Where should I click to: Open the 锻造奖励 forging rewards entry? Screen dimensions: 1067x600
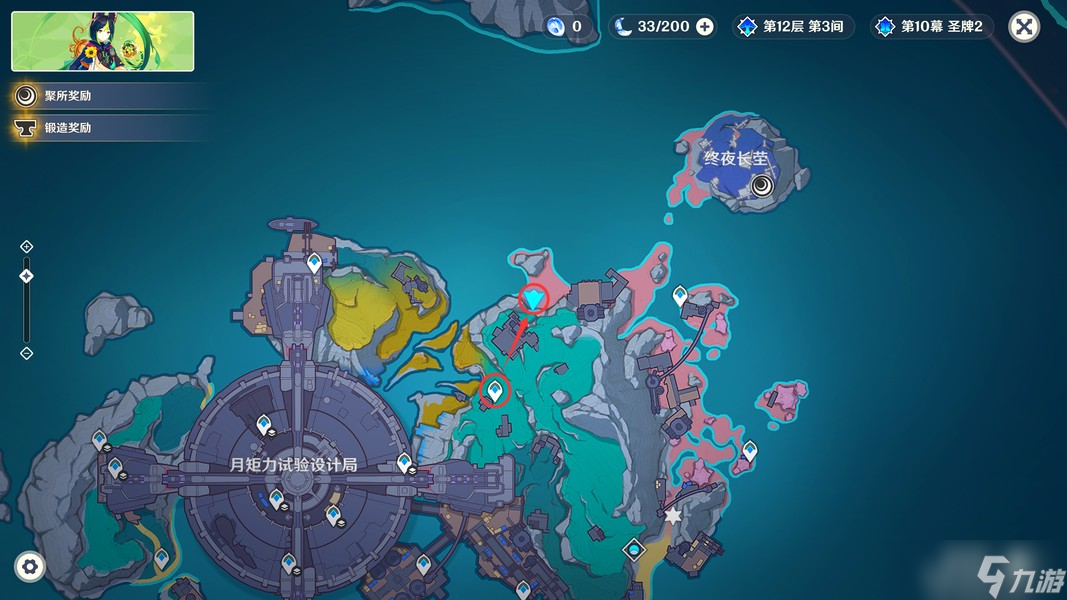coord(68,128)
